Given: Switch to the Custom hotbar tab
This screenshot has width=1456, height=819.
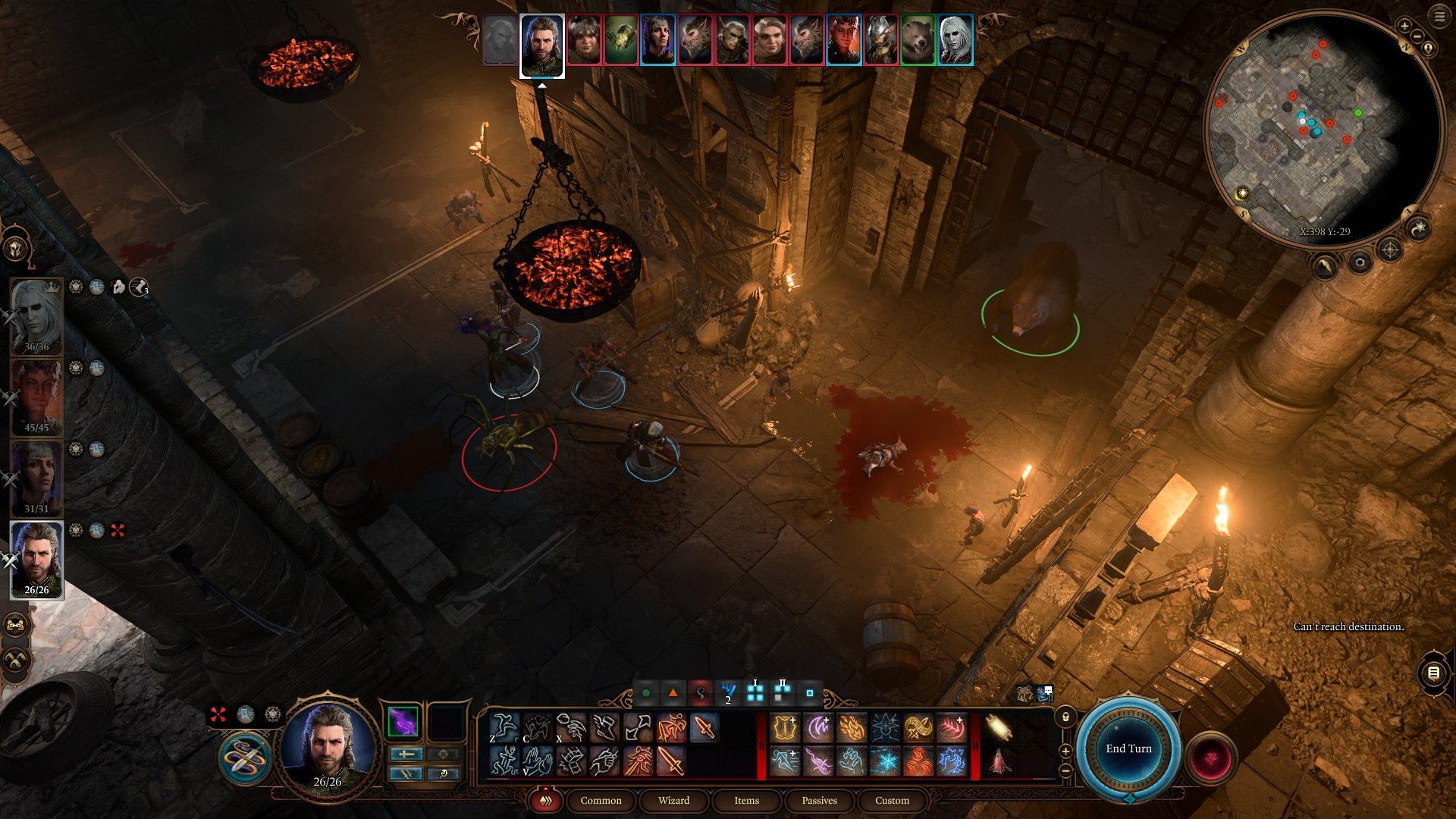Looking at the screenshot, I should coord(892,800).
